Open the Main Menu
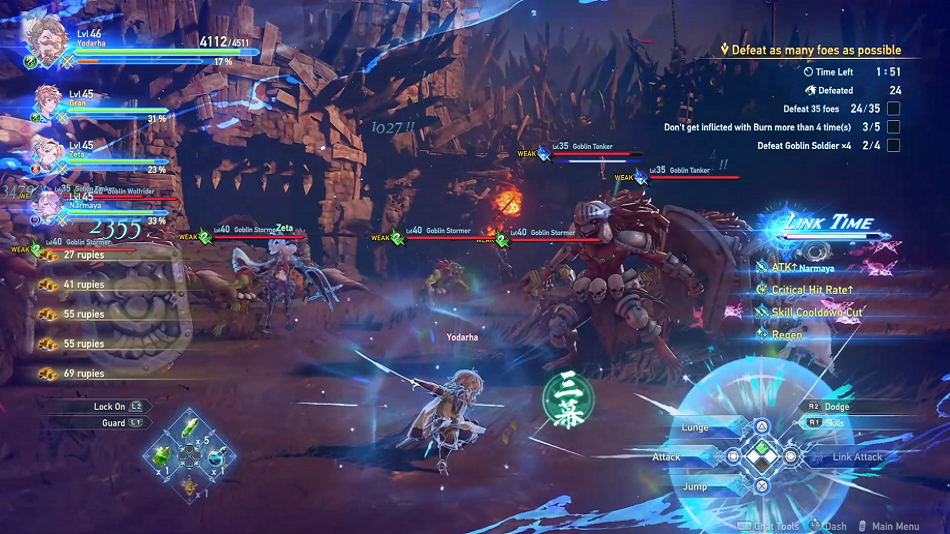The image size is (950, 534). (x=894, y=526)
